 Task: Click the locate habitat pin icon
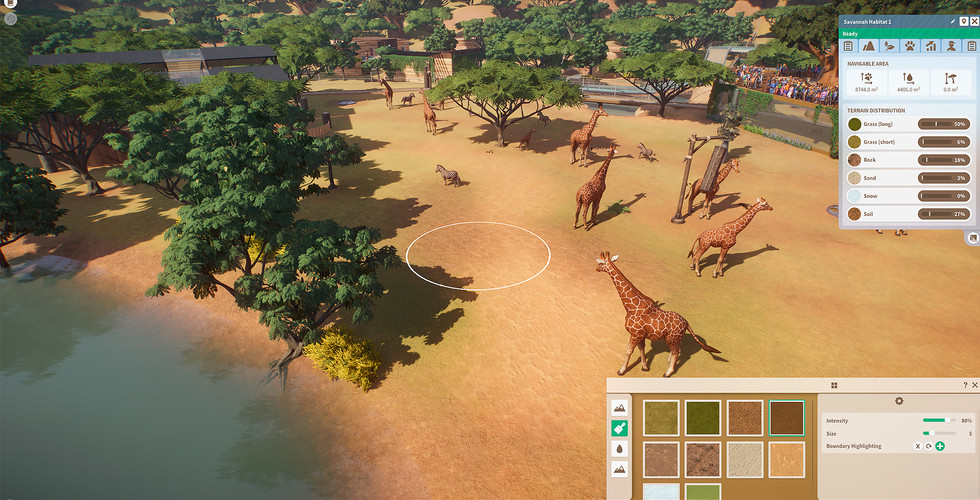[x=963, y=21]
